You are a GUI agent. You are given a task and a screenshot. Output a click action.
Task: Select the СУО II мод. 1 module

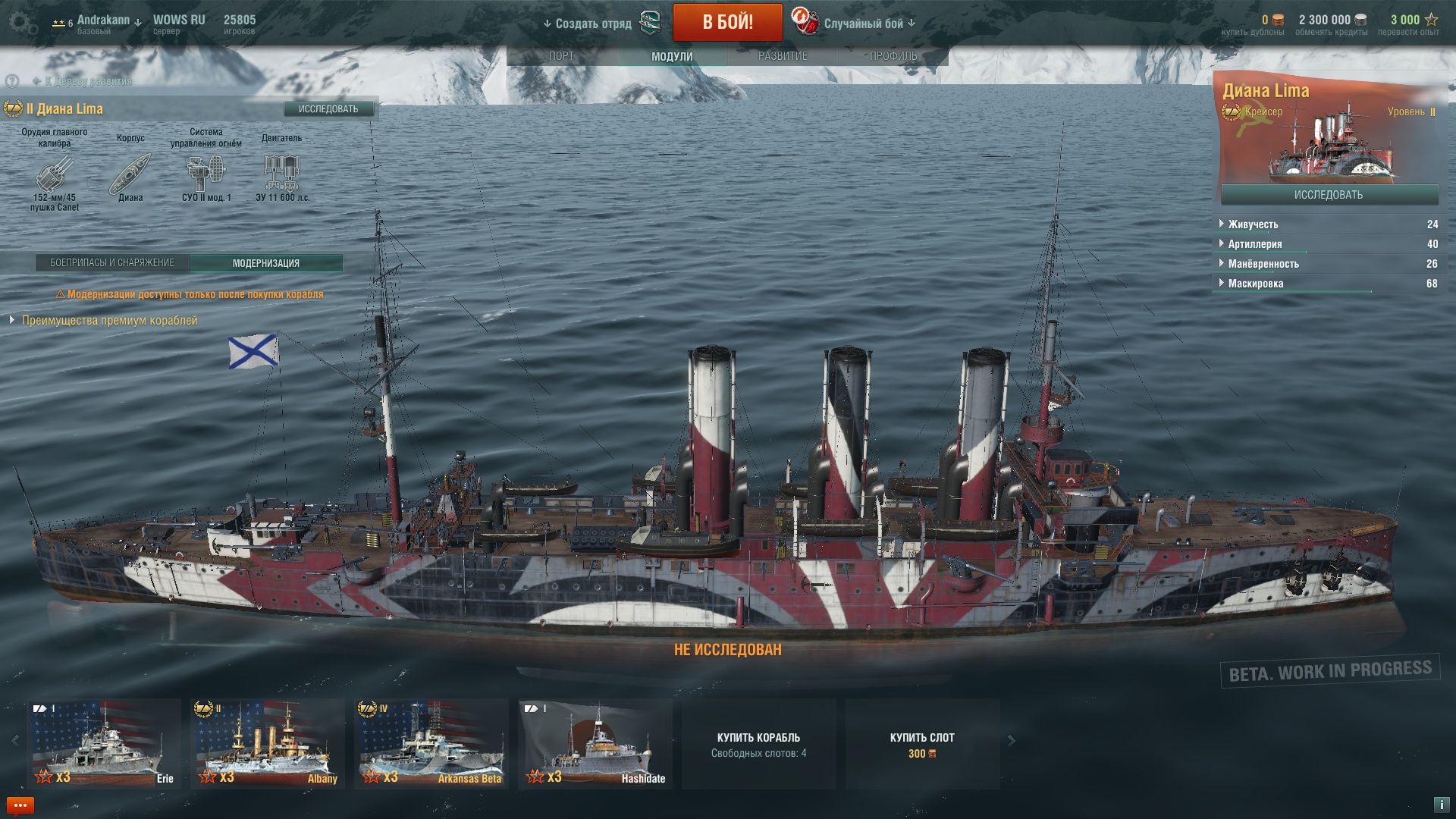pos(206,174)
